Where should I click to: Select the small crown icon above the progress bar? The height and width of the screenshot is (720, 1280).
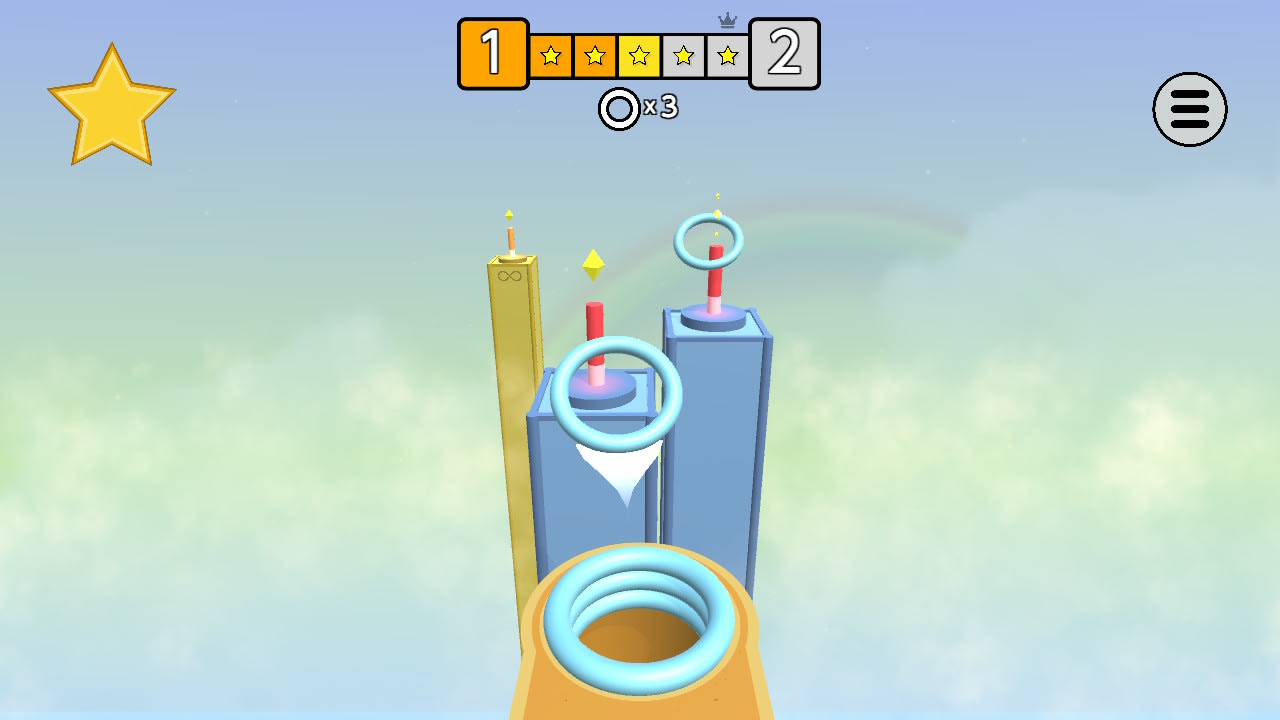click(x=728, y=18)
